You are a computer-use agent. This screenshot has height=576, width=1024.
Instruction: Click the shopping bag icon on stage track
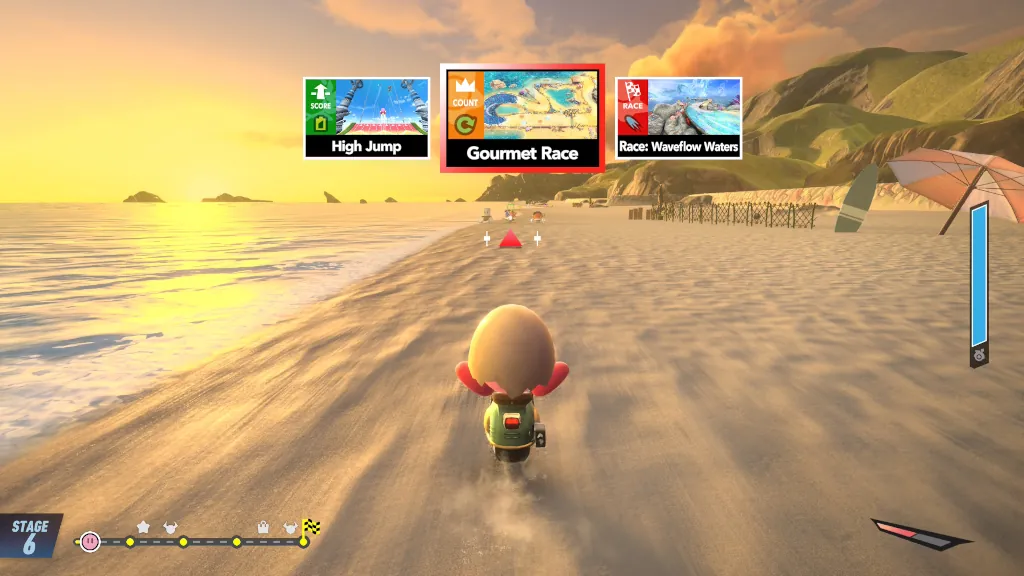pos(264,526)
